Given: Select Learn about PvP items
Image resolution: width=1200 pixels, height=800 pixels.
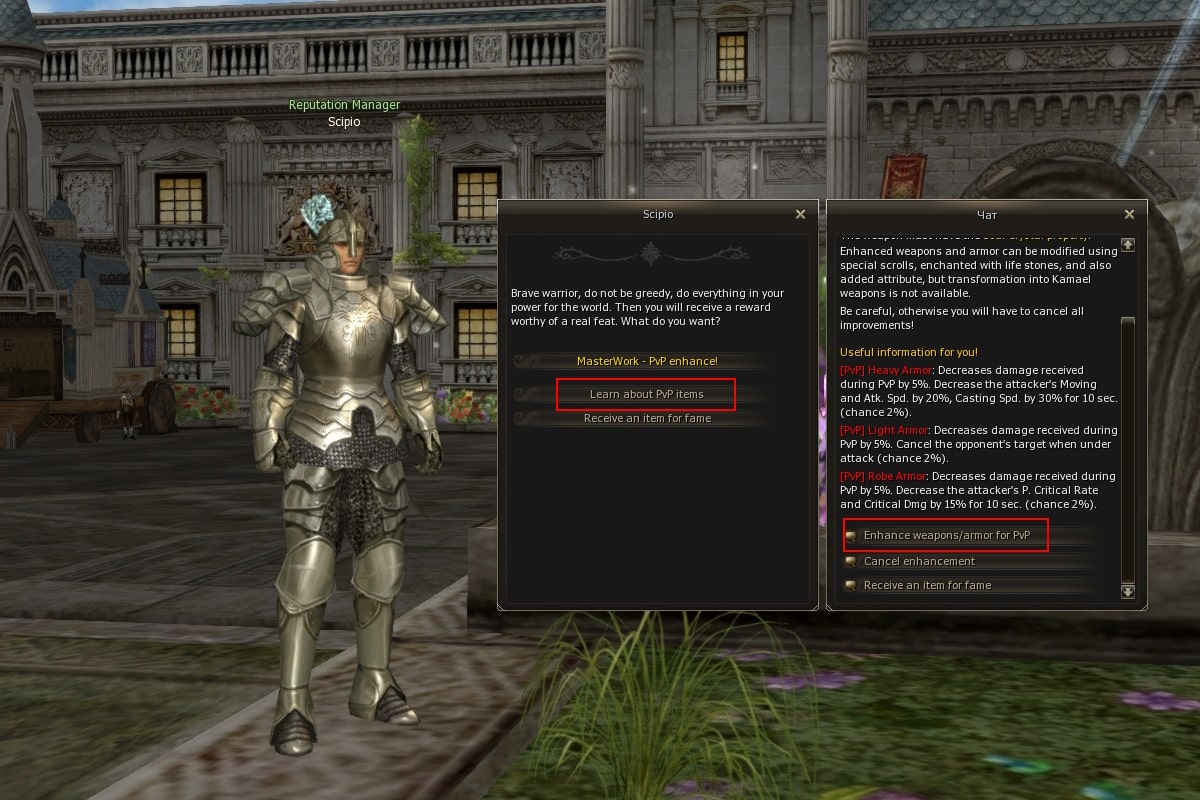Looking at the screenshot, I should 647,394.
